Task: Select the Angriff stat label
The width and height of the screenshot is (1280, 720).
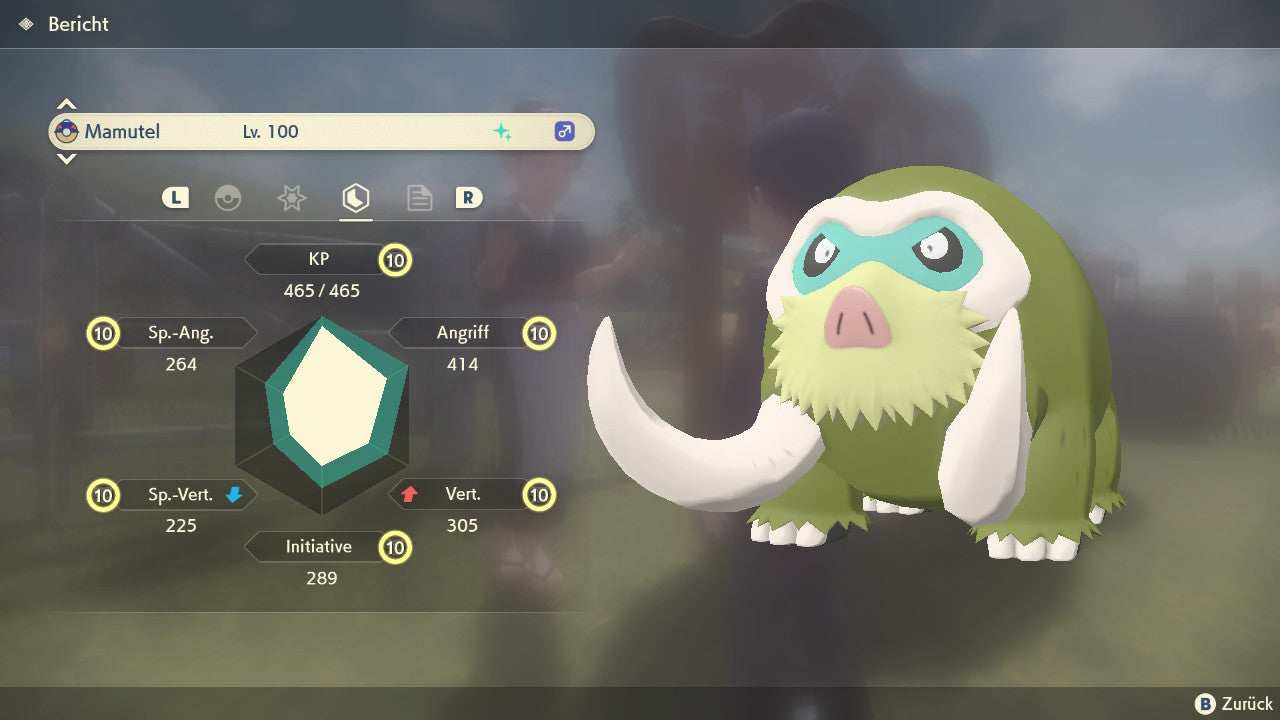Action: (x=462, y=332)
